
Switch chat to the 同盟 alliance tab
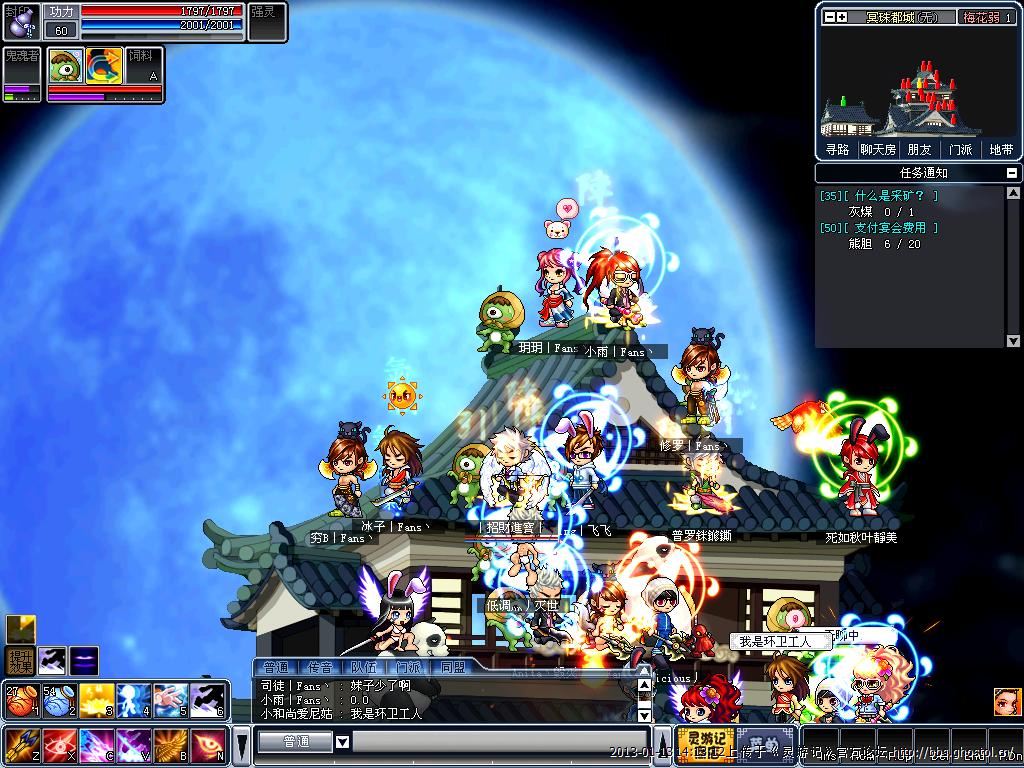pos(452,666)
